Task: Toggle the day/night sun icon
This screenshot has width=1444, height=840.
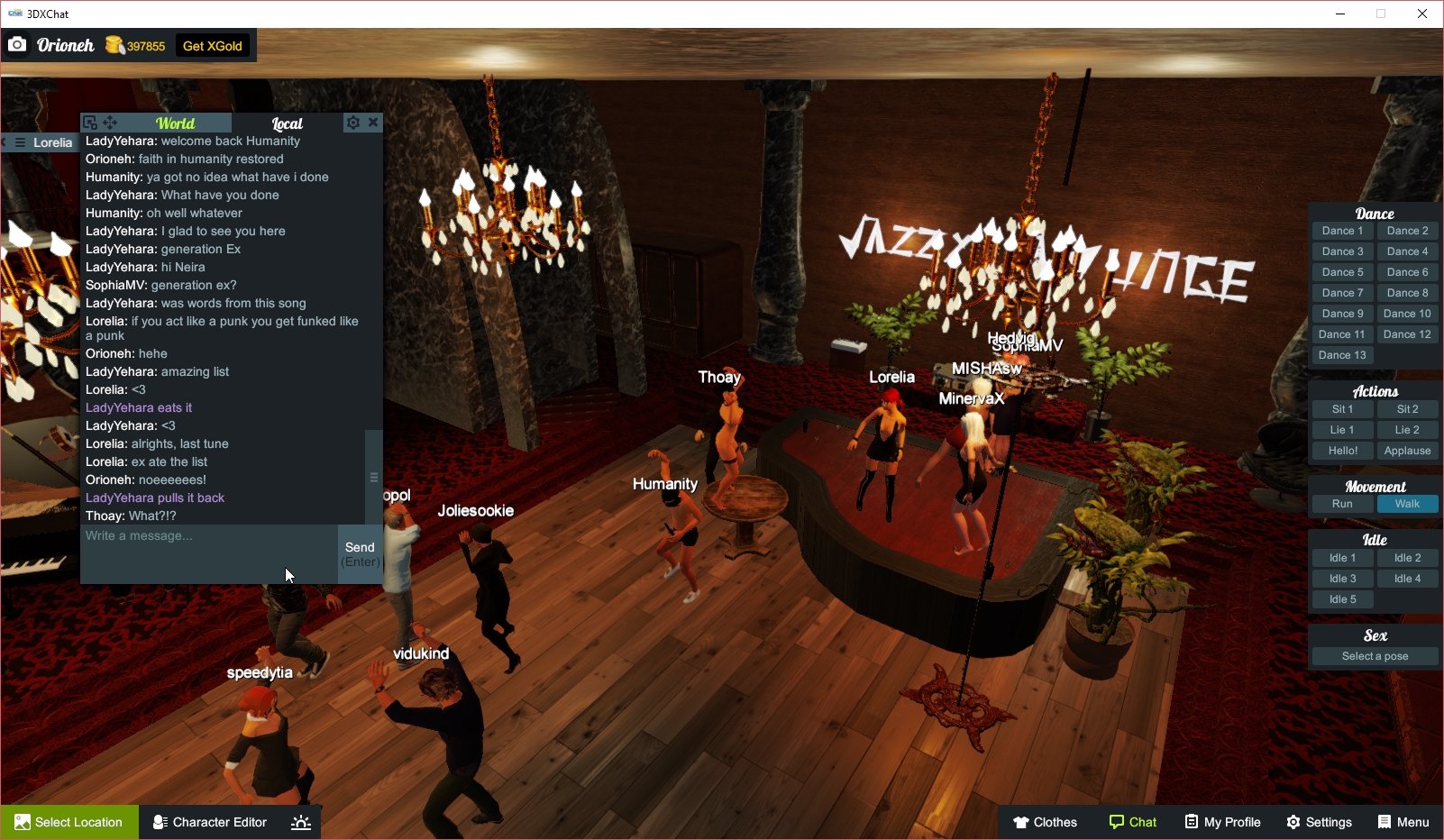Action: pyautogui.click(x=300, y=821)
